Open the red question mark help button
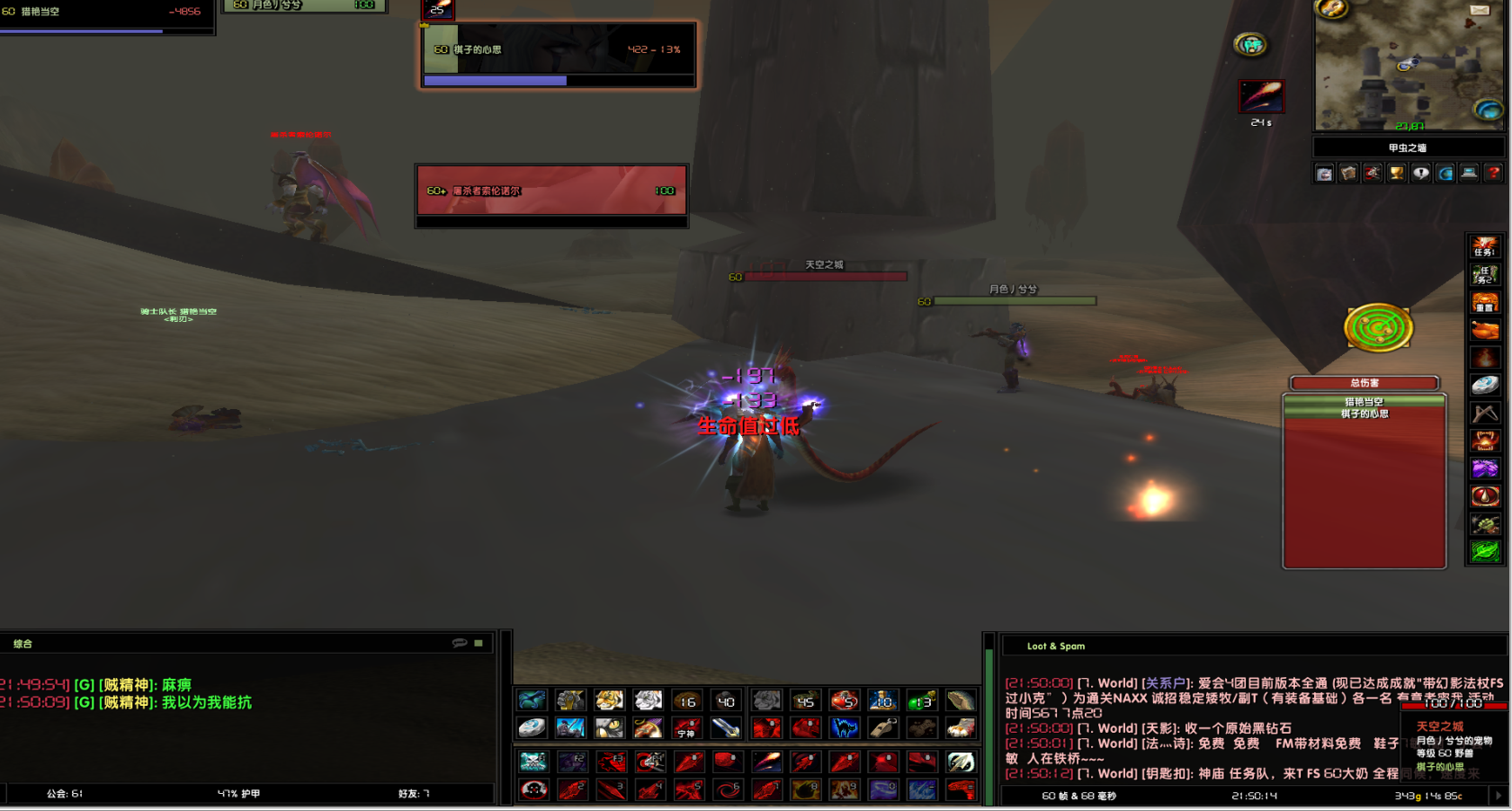 pos(1493,173)
